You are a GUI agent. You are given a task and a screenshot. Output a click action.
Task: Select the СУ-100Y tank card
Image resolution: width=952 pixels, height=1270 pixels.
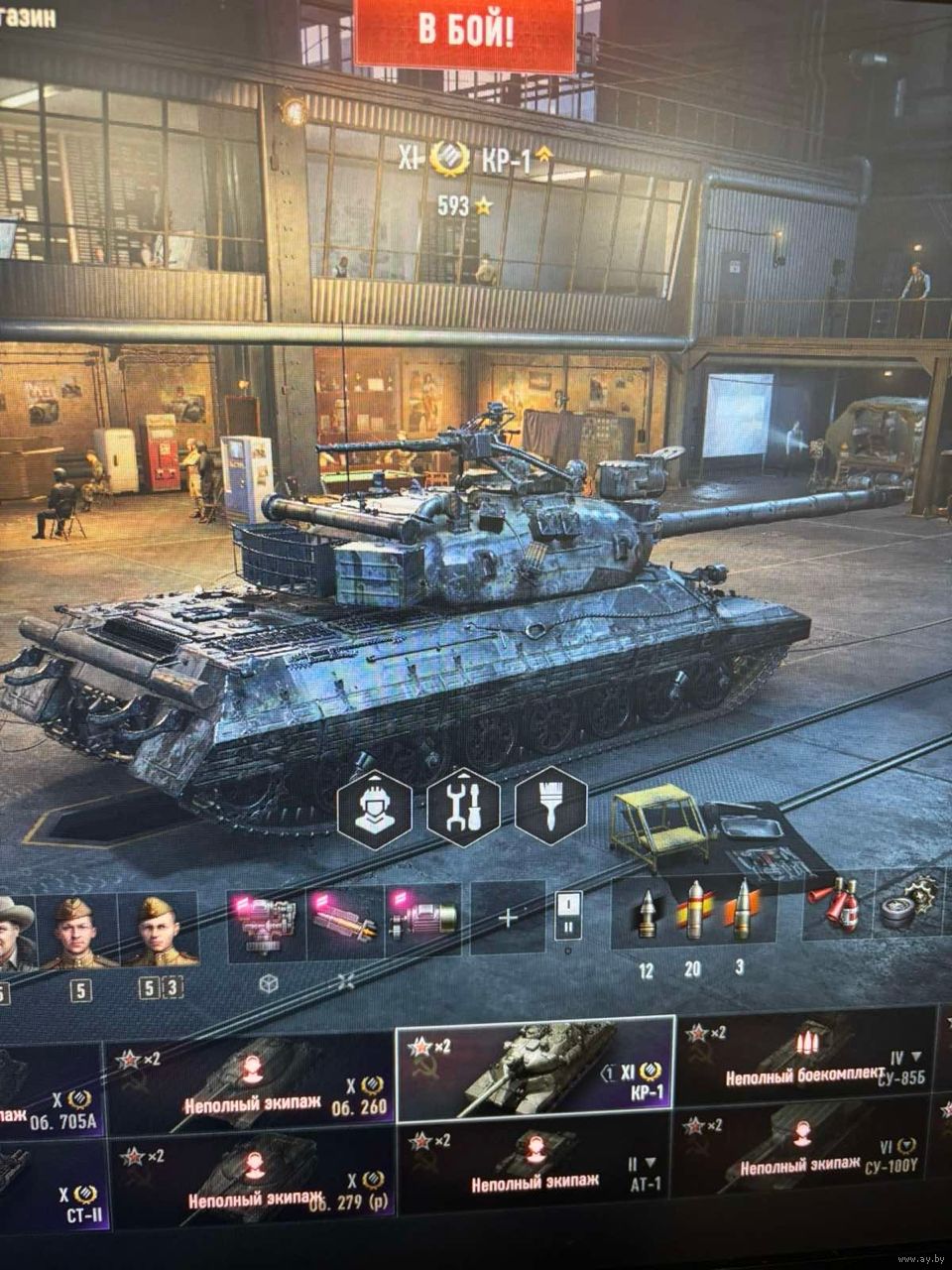pos(805,1155)
